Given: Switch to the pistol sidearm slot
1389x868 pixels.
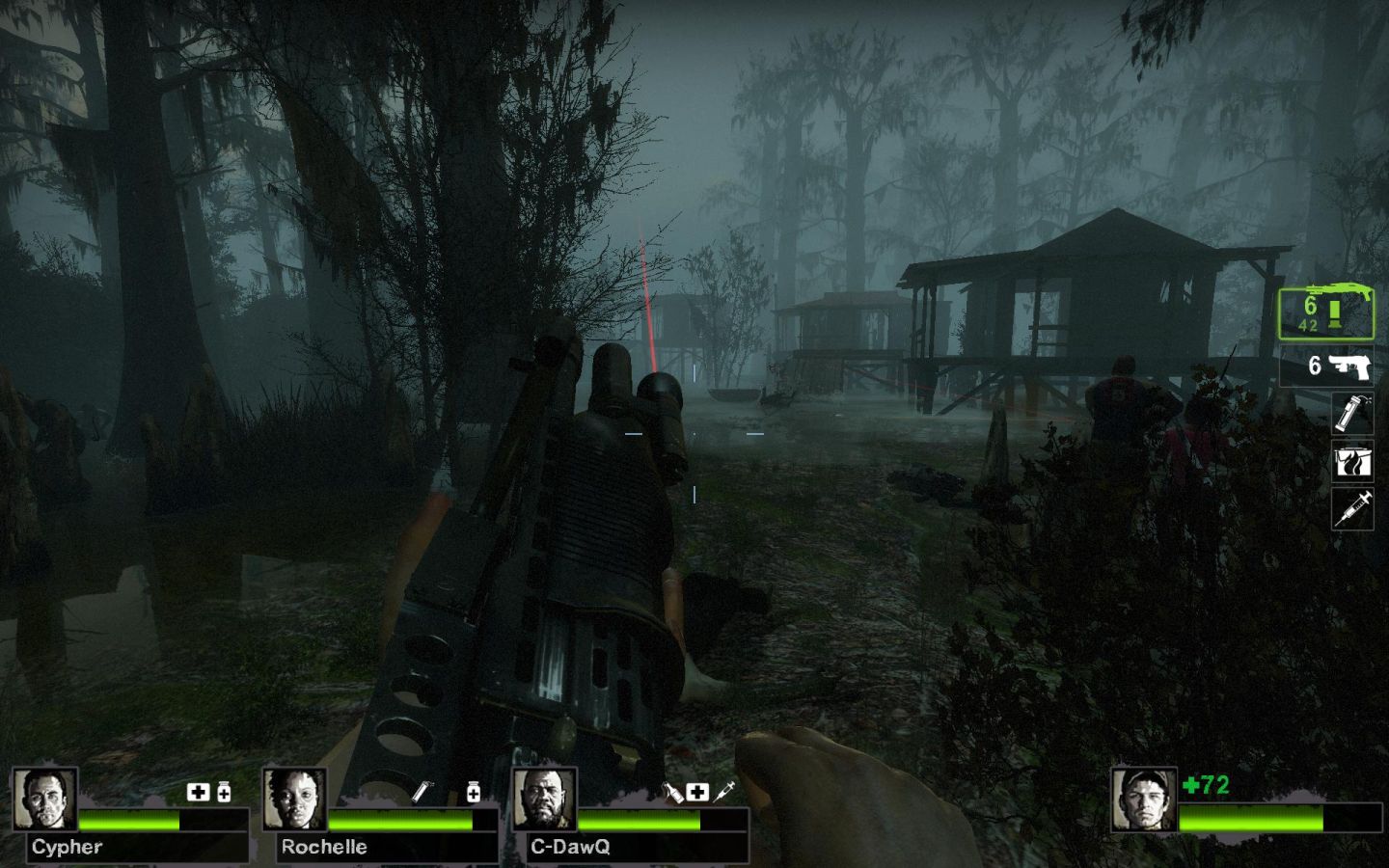Looking at the screenshot, I should 1327,367.
